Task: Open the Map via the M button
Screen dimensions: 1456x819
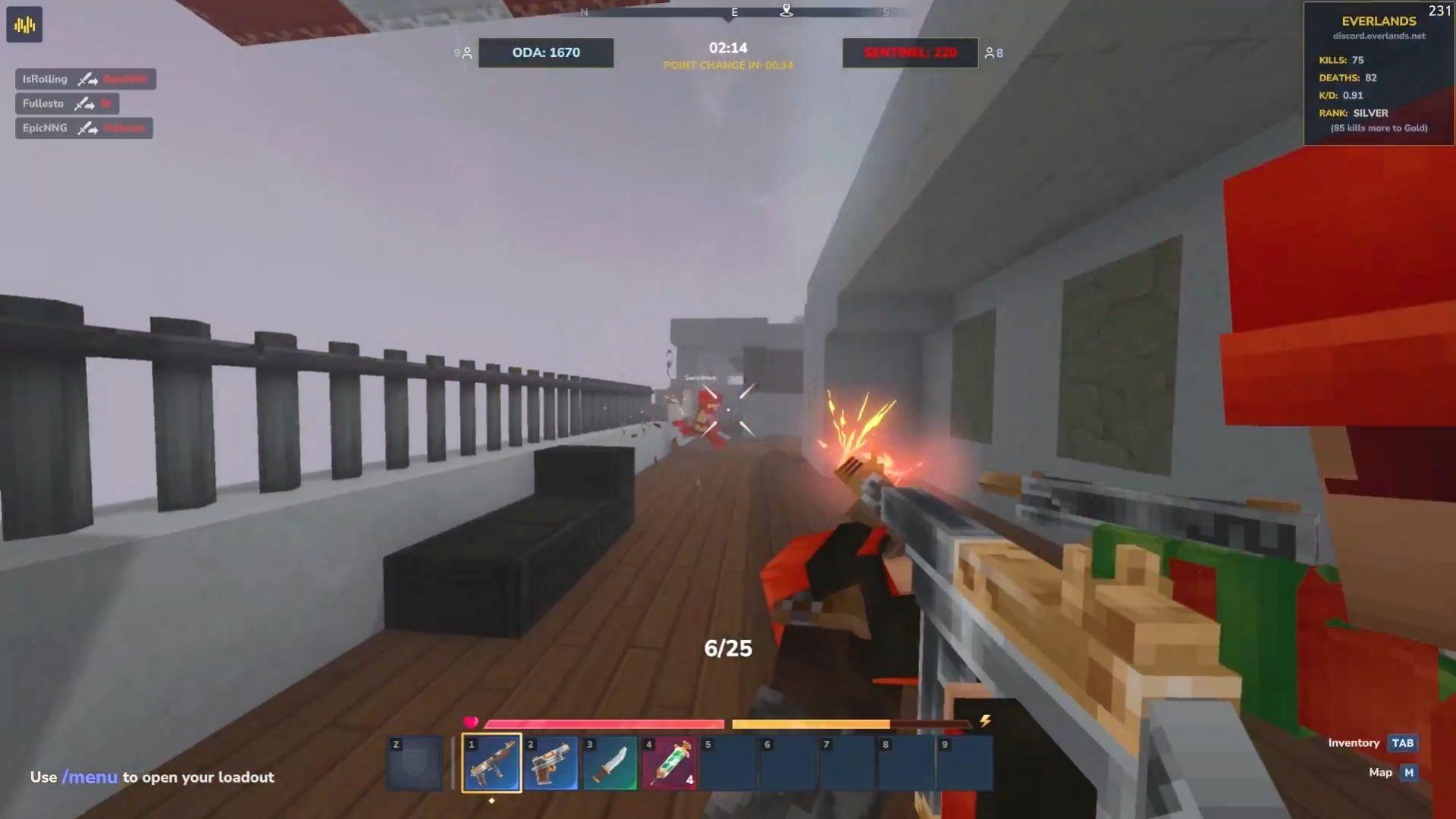Action: pos(1408,772)
